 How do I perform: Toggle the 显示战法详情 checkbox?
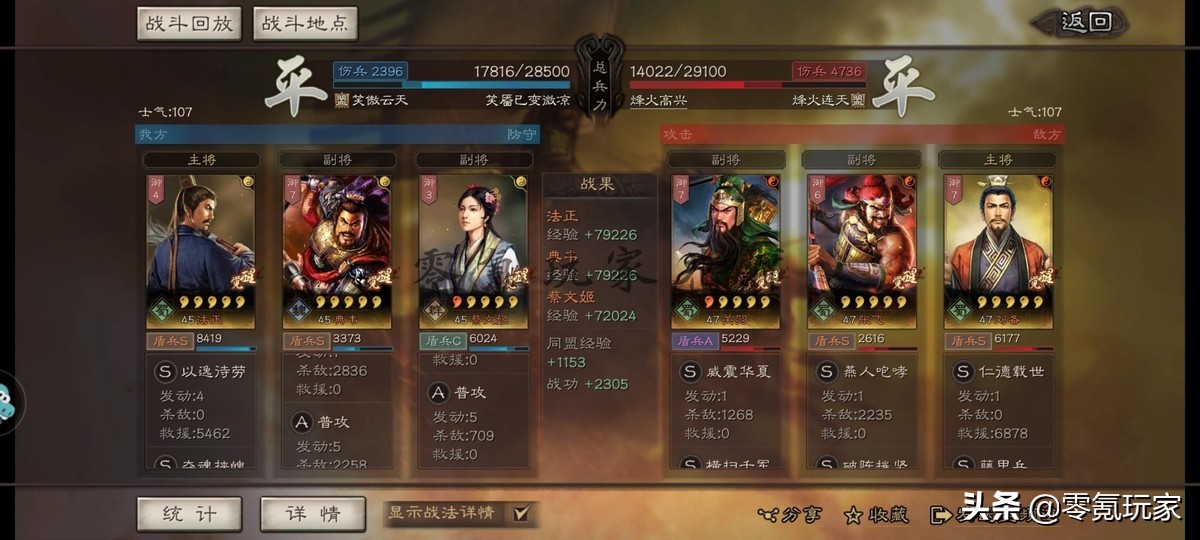tap(521, 514)
